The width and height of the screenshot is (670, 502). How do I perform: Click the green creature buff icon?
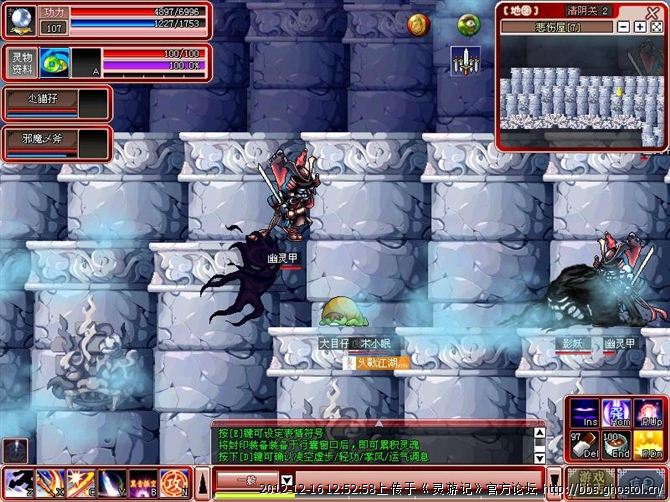(x=468, y=25)
